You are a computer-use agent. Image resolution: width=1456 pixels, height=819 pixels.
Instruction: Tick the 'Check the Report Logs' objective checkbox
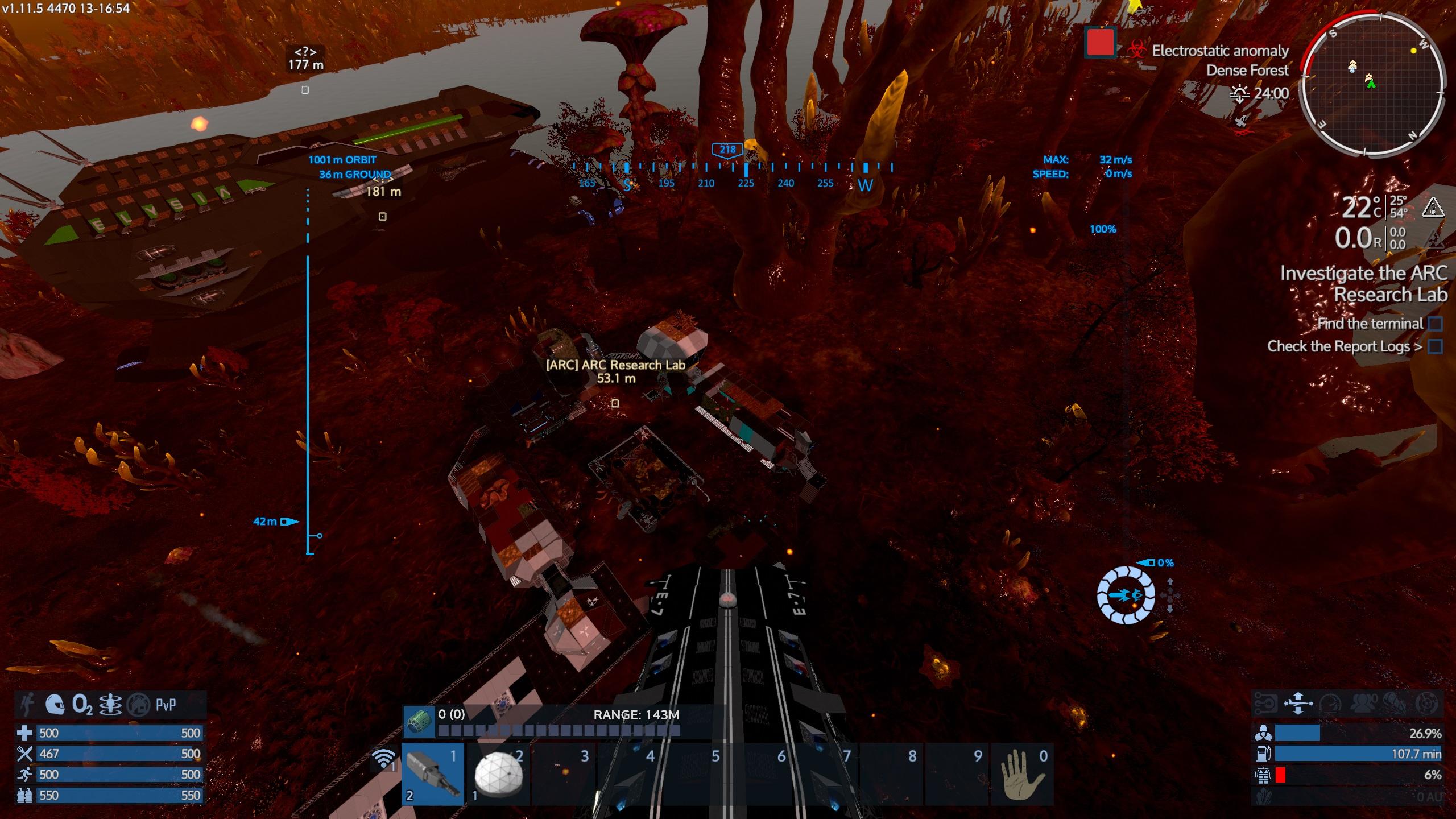pos(1435,346)
